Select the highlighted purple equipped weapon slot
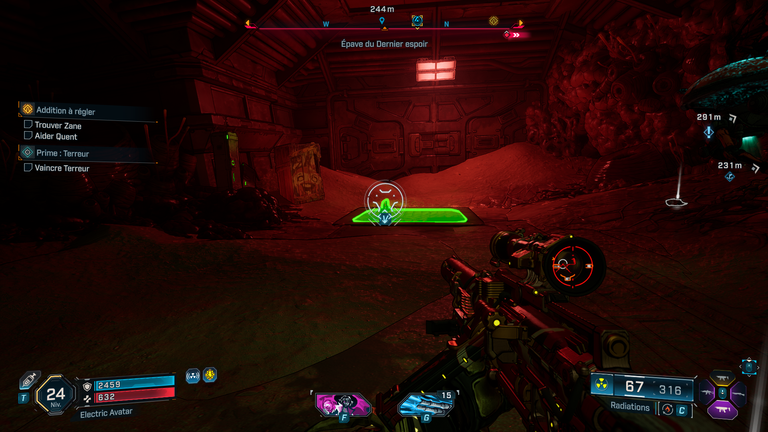This screenshot has height=432, width=768. point(722,409)
